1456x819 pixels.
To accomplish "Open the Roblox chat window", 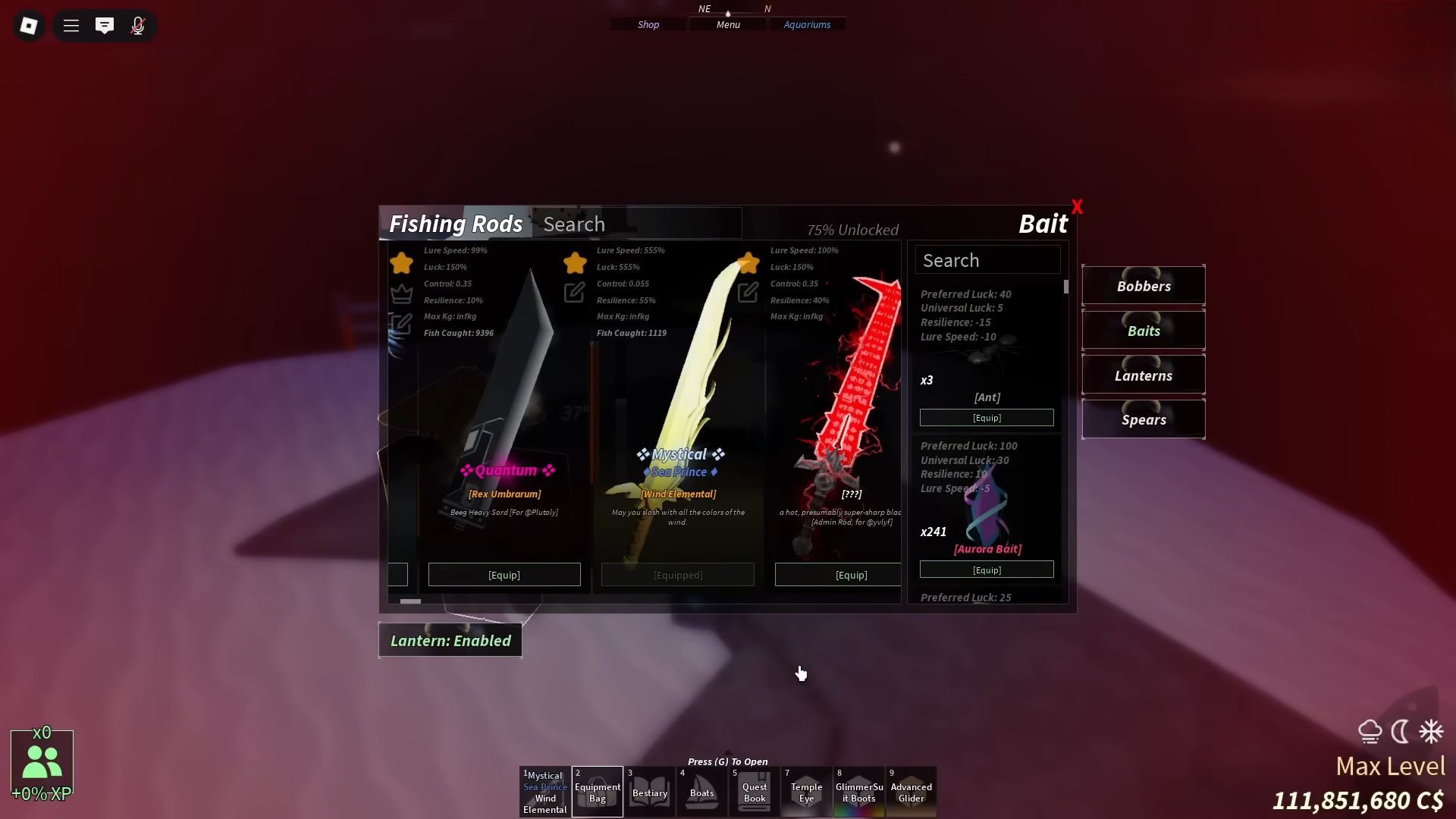I will (x=105, y=26).
